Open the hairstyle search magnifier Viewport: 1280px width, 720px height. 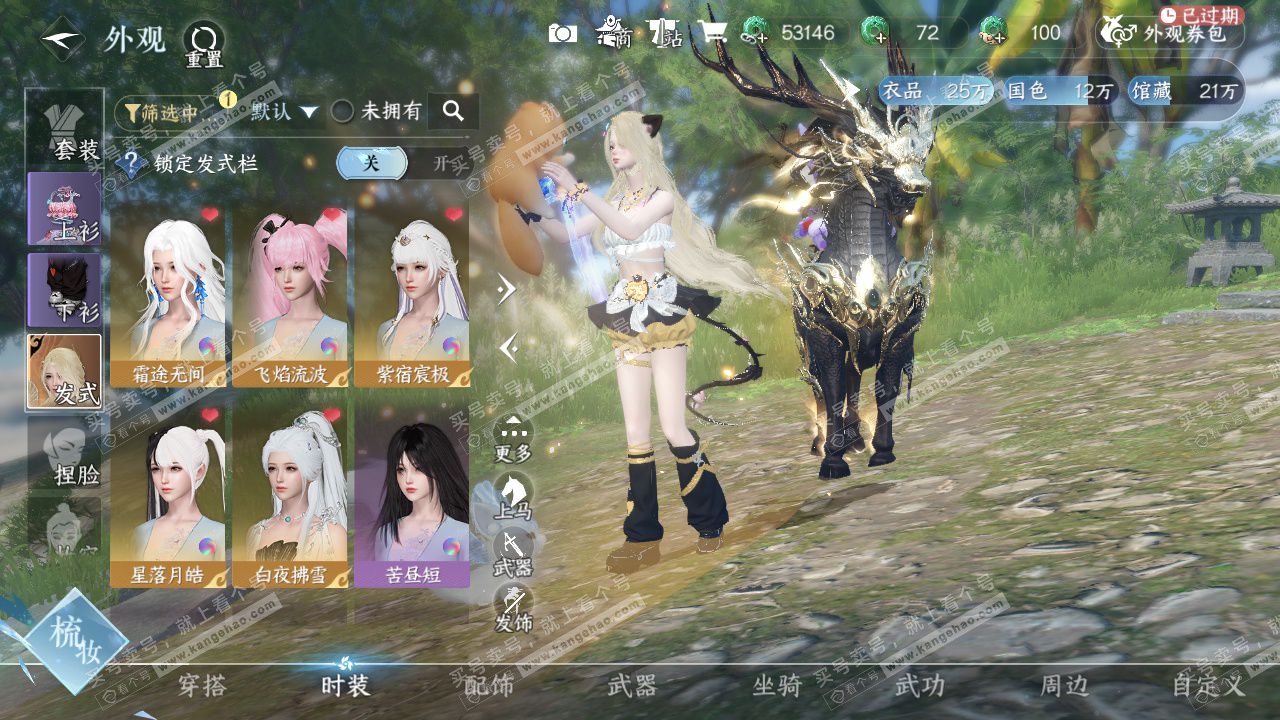[453, 112]
